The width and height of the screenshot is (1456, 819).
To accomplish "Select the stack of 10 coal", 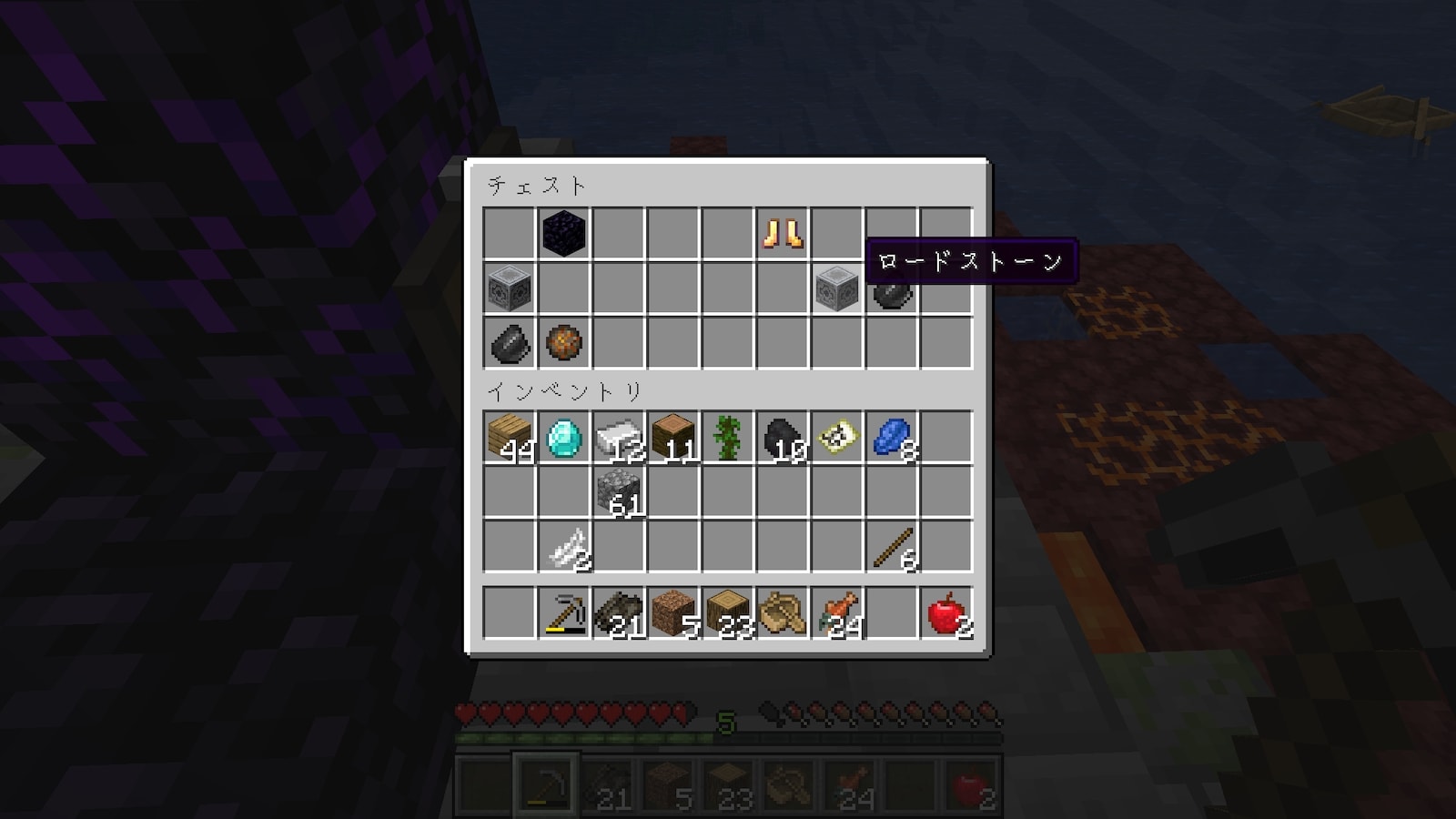I will 782,438.
